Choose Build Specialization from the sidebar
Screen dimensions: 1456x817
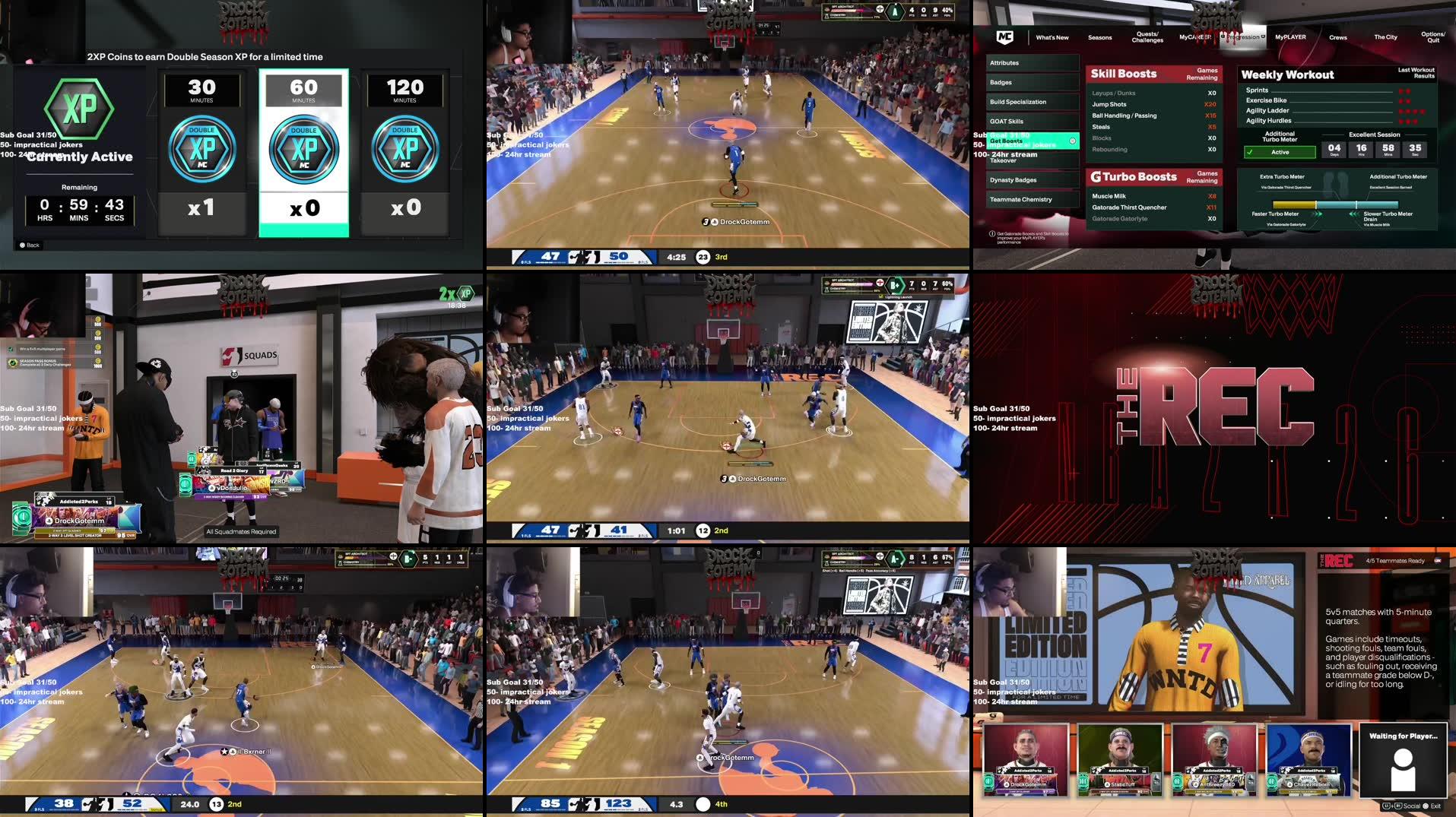click(1033, 102)
